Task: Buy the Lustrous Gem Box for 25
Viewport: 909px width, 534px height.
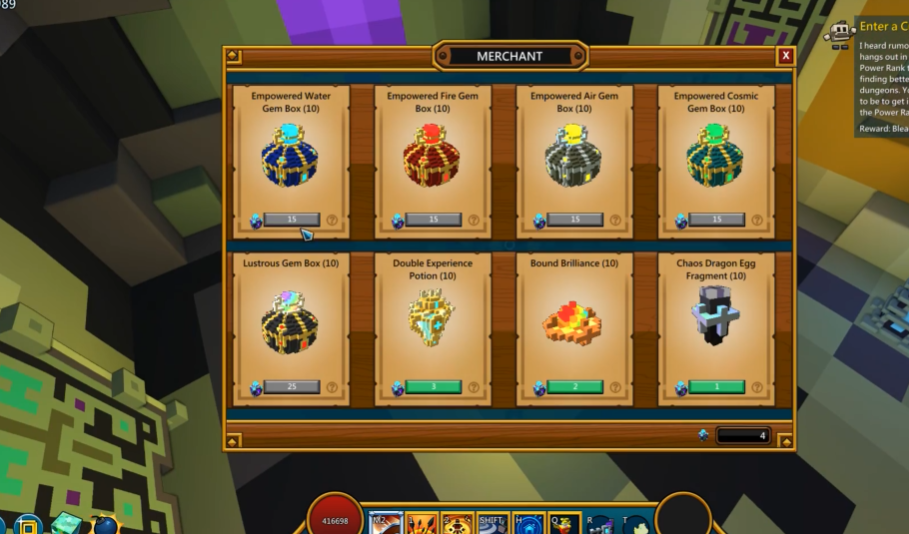Action: (x=292, y=387)
